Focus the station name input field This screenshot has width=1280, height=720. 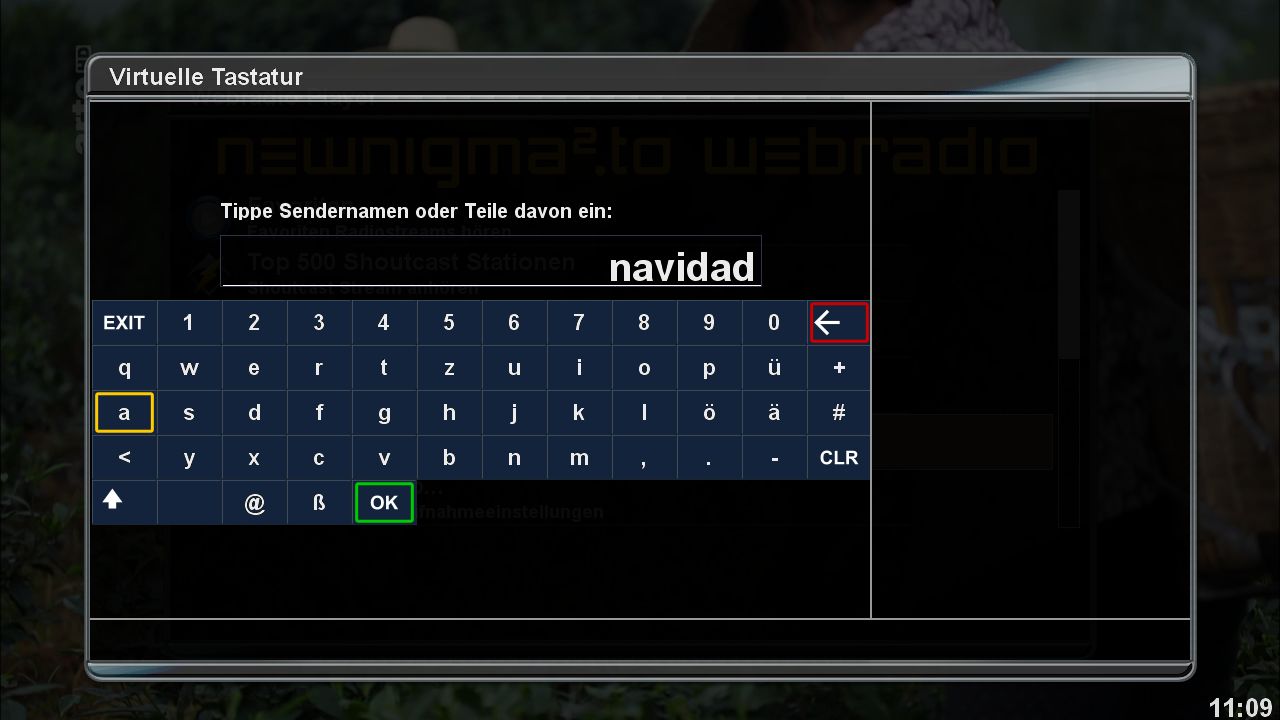pyautogui.click(x=490, y=261)
